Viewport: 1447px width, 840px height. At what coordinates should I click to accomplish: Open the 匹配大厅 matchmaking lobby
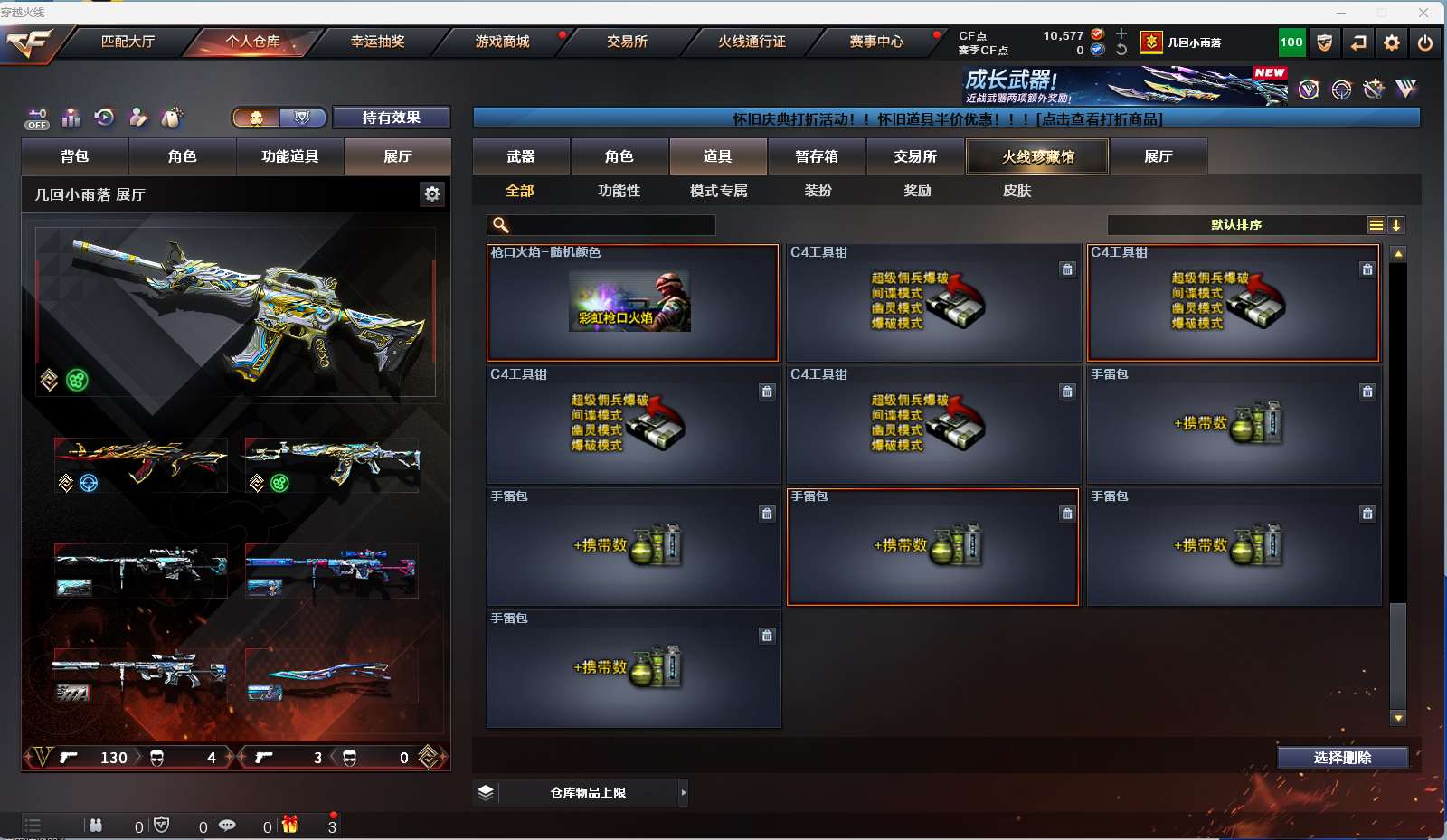click(128, 42)
